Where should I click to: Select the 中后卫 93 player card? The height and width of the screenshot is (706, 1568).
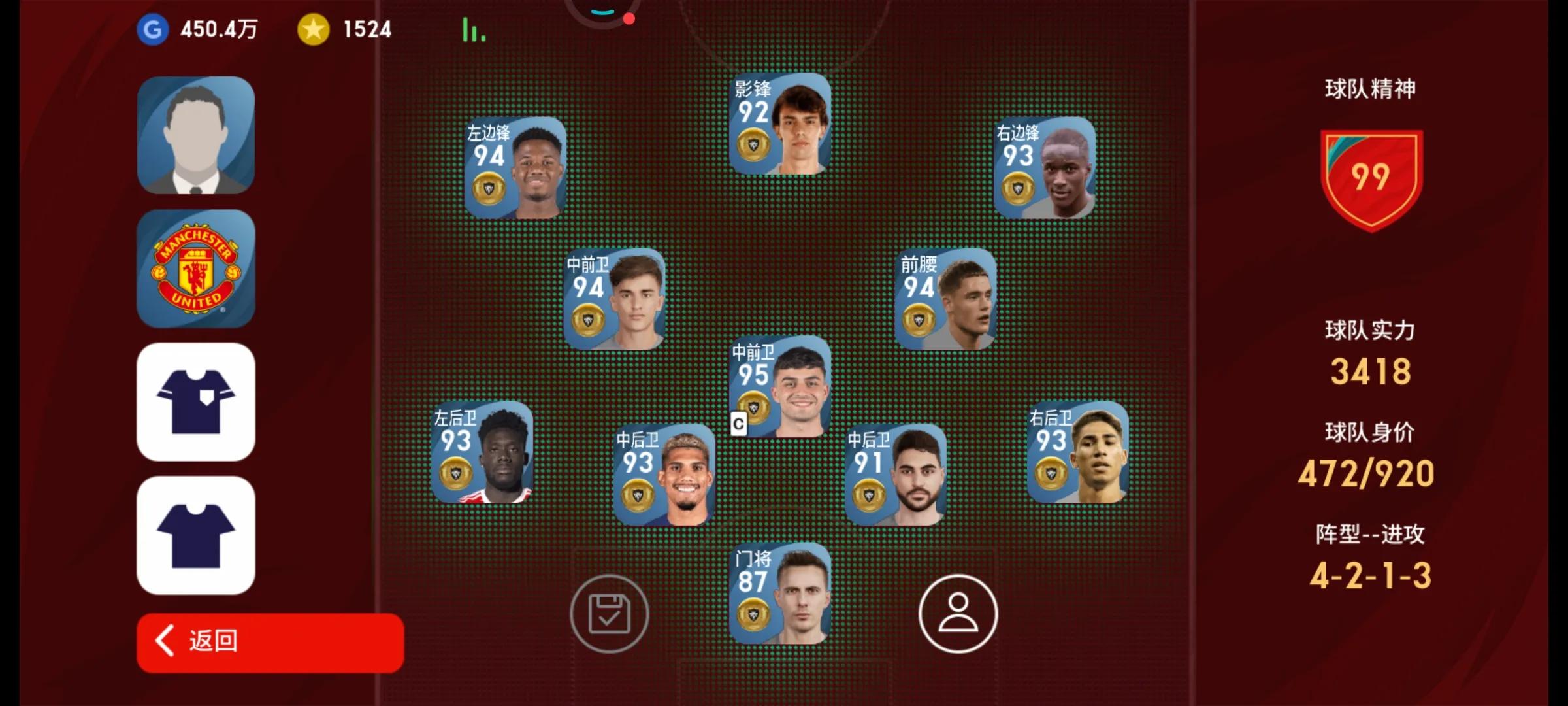(x=664, y=475)
